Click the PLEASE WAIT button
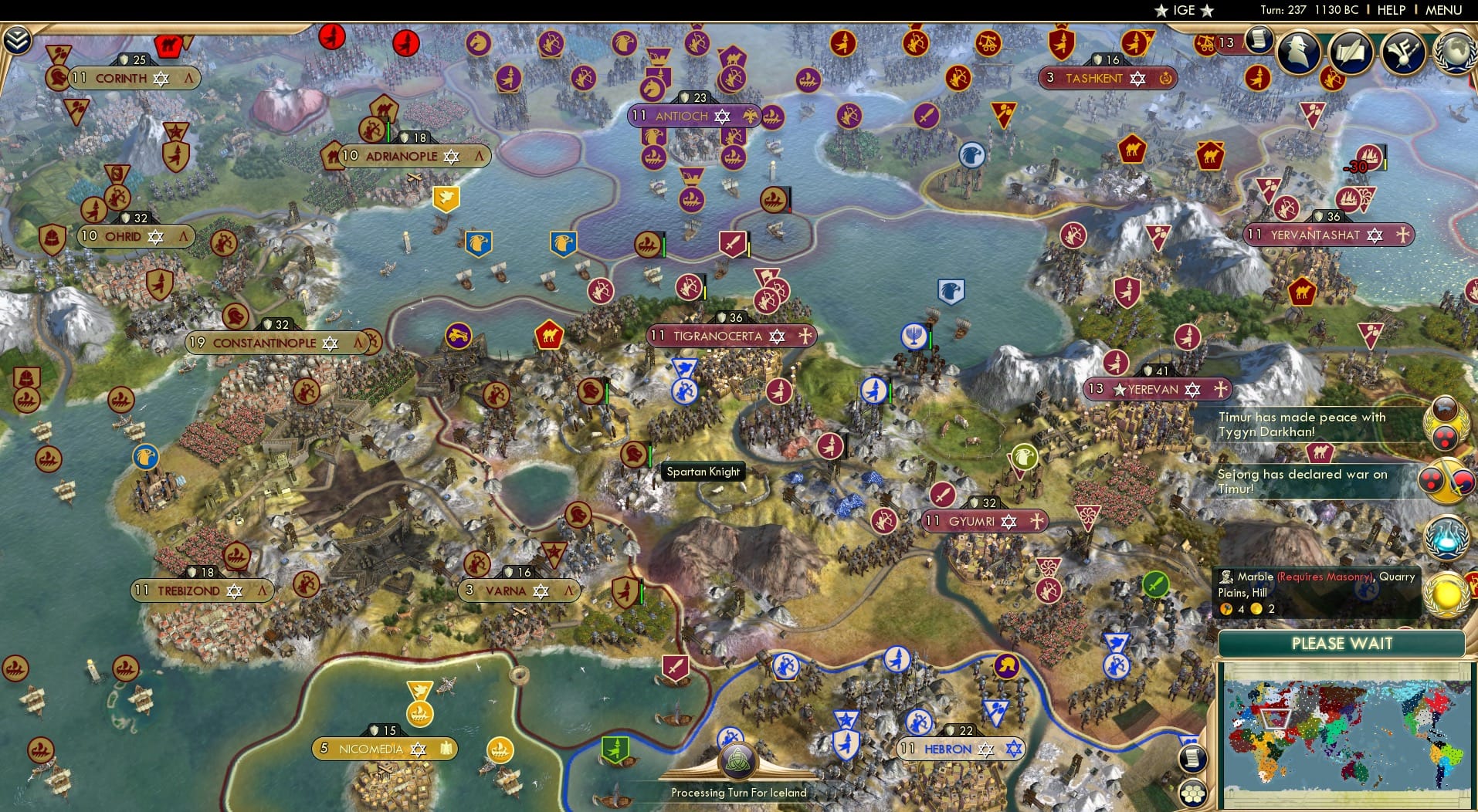Screen dimensions: 1478x812 (1343, 644)
